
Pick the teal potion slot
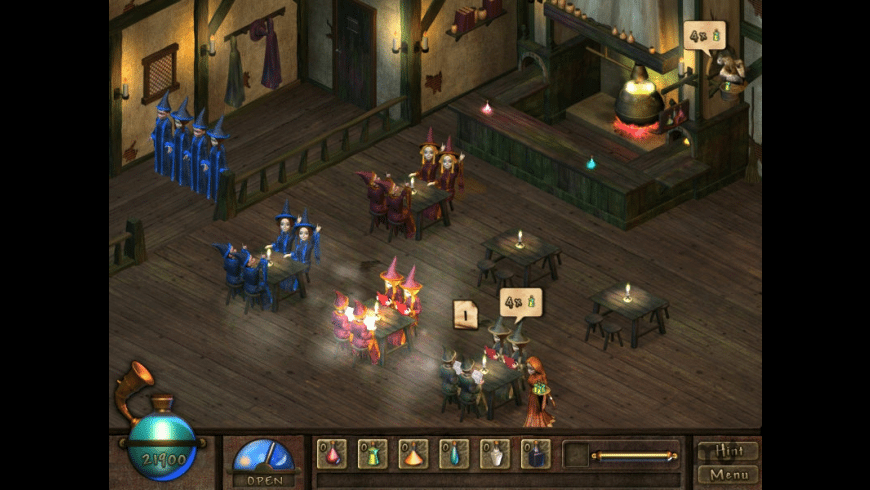point(454,454)
